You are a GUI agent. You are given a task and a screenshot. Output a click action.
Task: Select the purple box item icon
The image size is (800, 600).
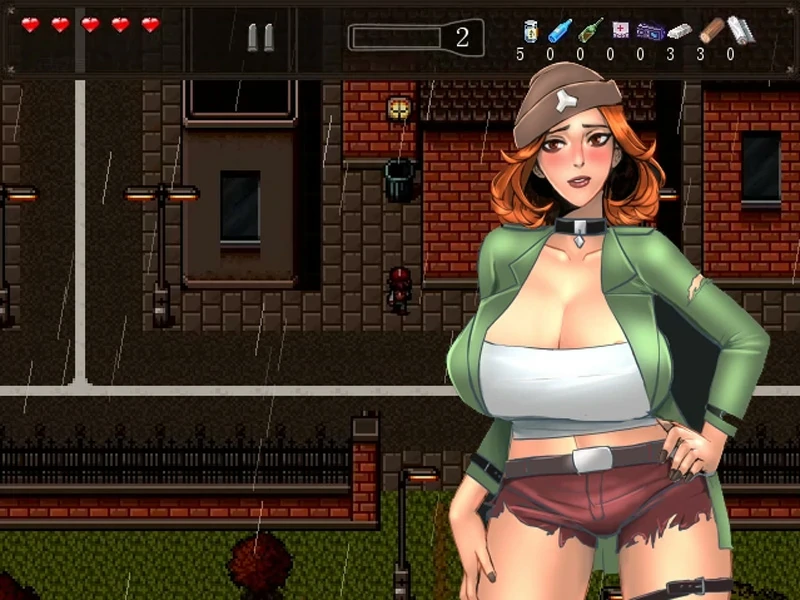(x=649, y=31)
